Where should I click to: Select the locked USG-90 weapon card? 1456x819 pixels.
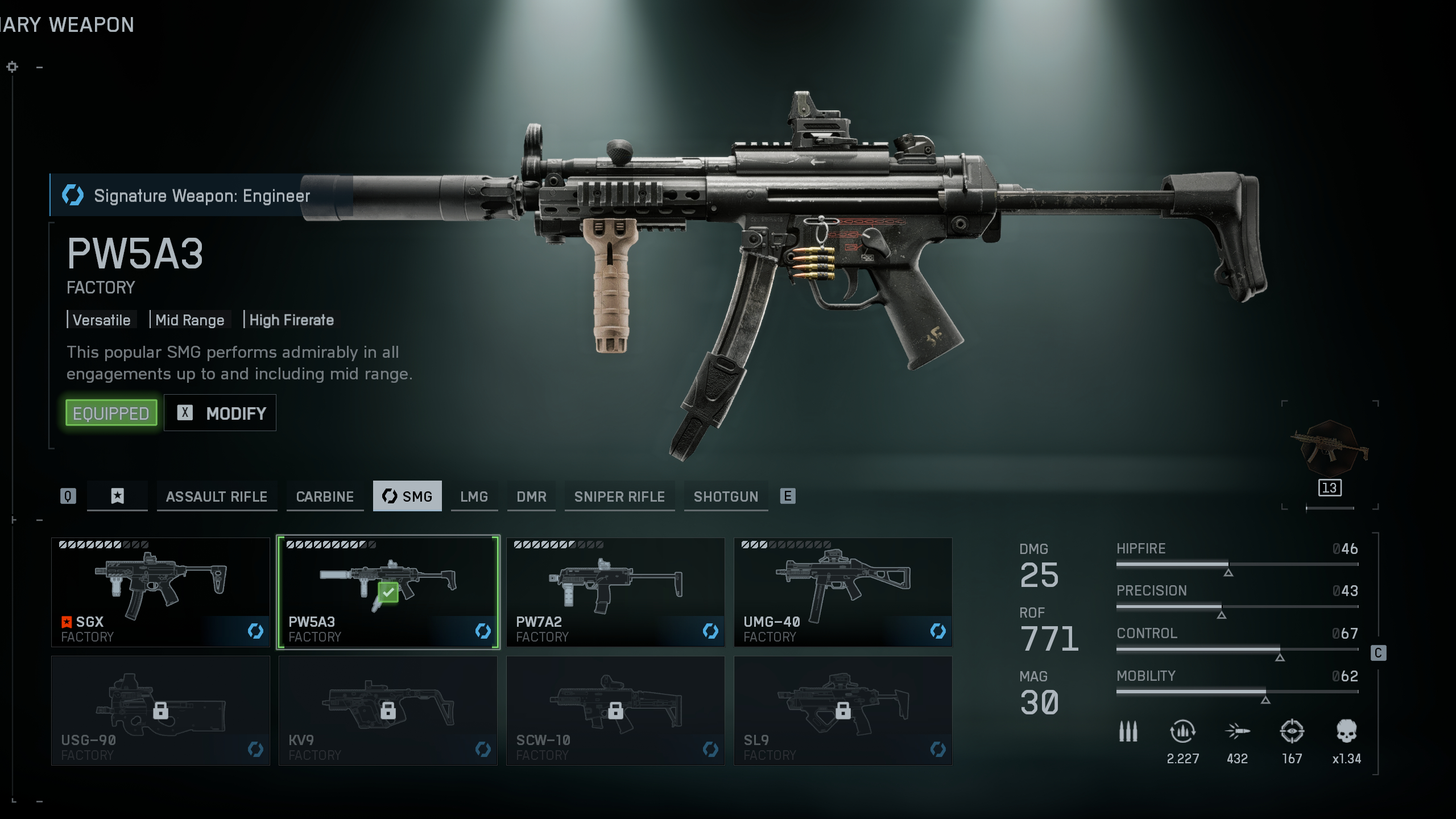pyautogui.click(x=160, y=710)
